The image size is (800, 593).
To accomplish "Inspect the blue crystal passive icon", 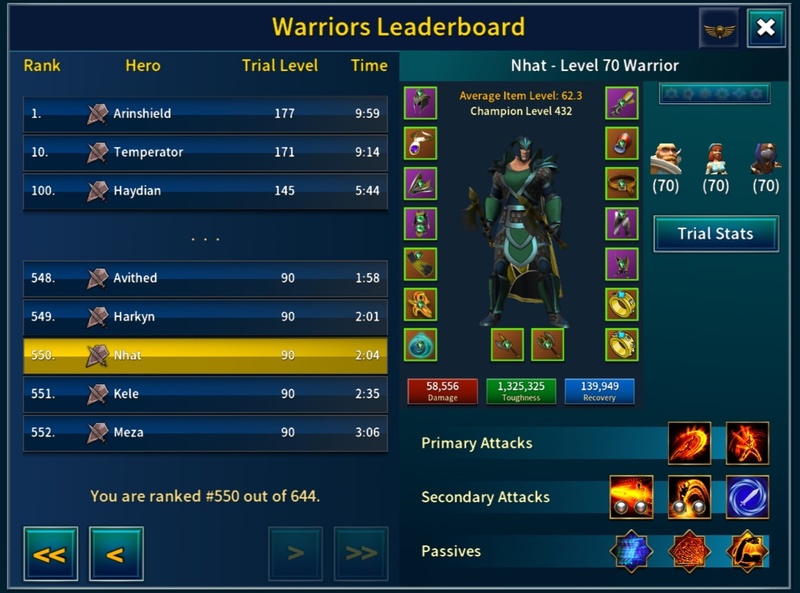I will [x=632, y=551].
